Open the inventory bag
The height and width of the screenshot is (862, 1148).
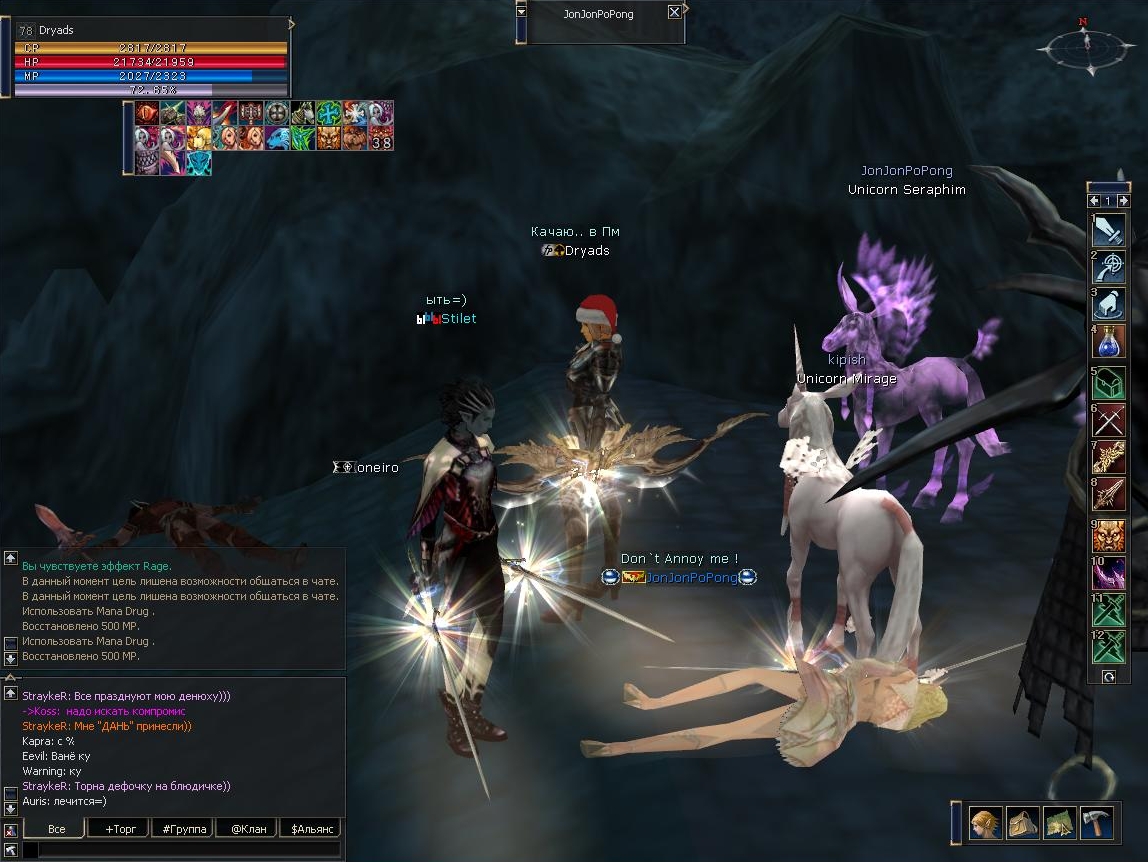point(1022,822)
